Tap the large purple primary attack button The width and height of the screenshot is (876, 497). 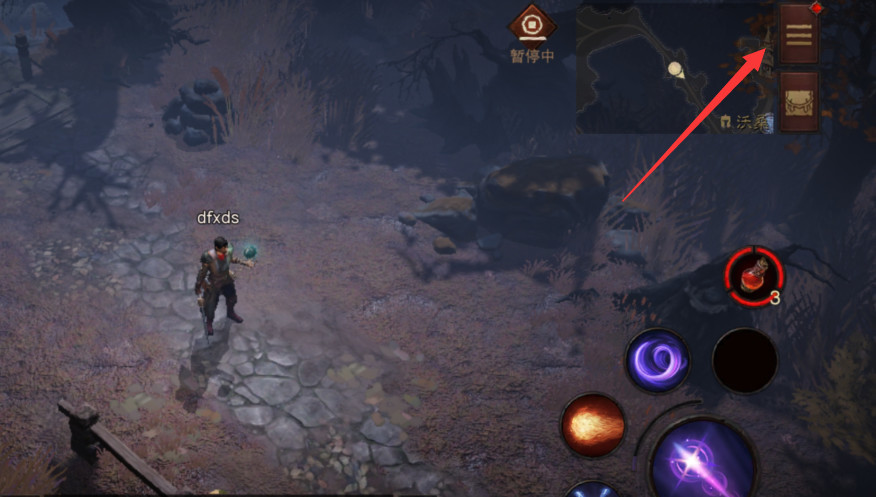click(x=704, y=464)
